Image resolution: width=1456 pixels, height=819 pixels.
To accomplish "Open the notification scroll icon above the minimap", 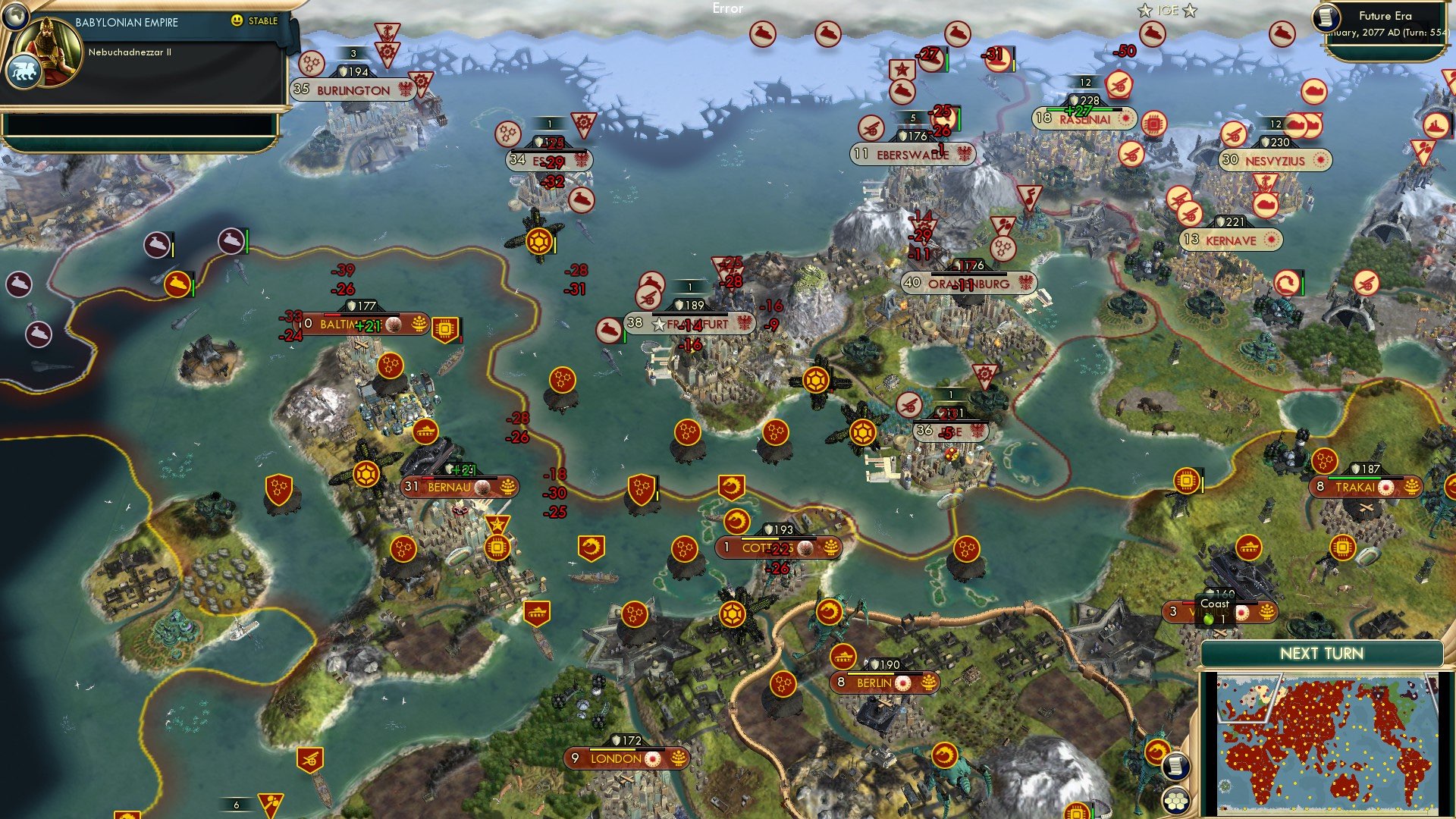I will (1176, 767).
